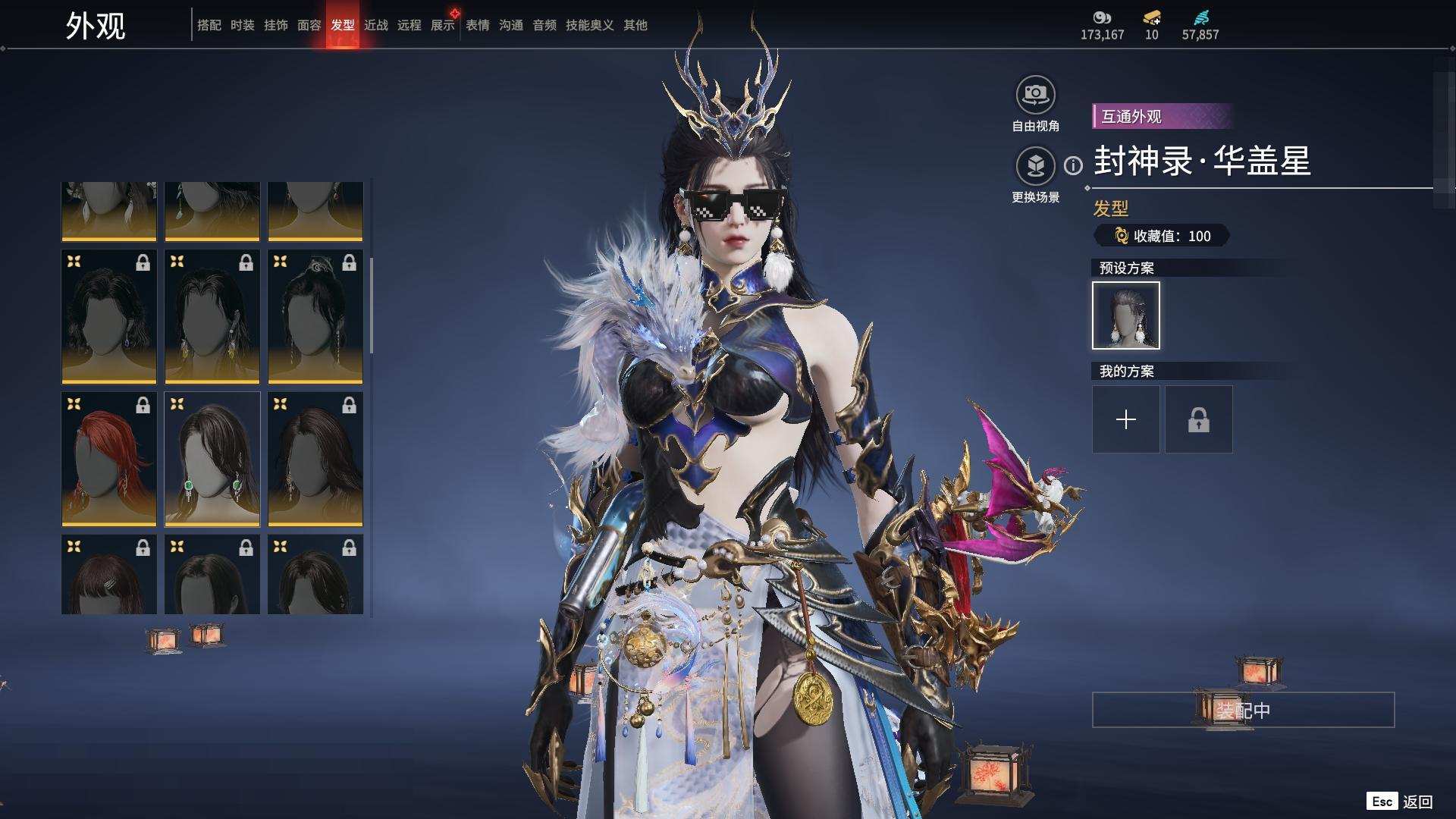Click the 装配中 equip button
This screenshot has width=1456, height=819.
pos(1243,710)
